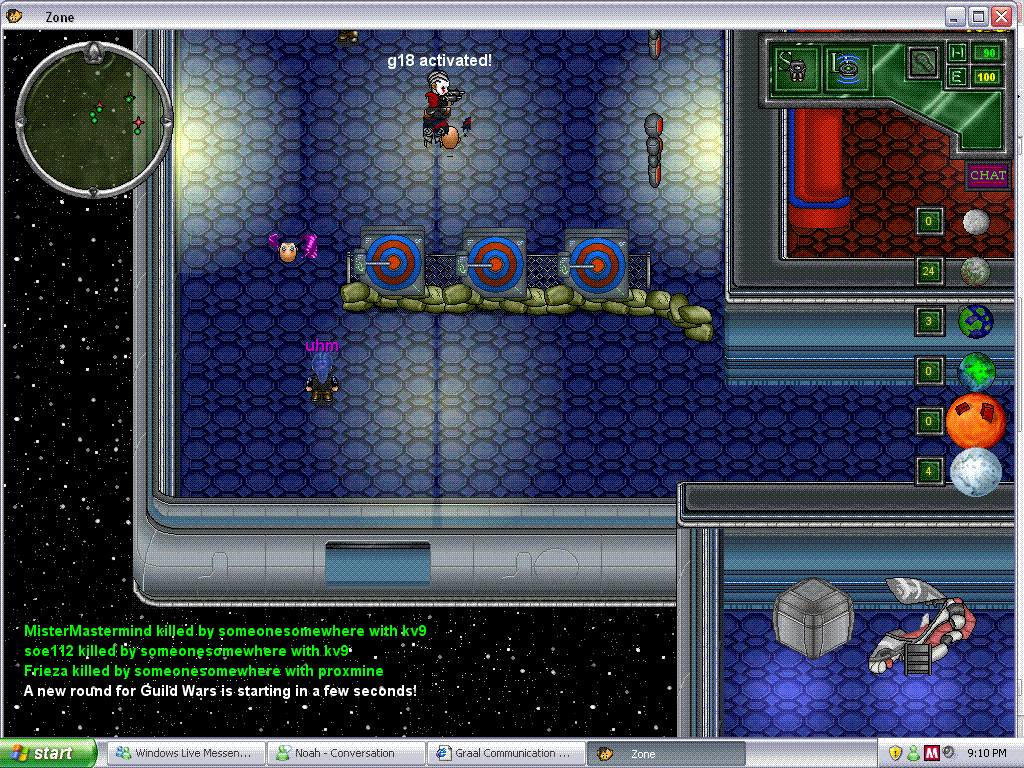Click the greyed-out item slot in HUD
Viewport: 1024px width, 768px height.
[x=921, y=63]
